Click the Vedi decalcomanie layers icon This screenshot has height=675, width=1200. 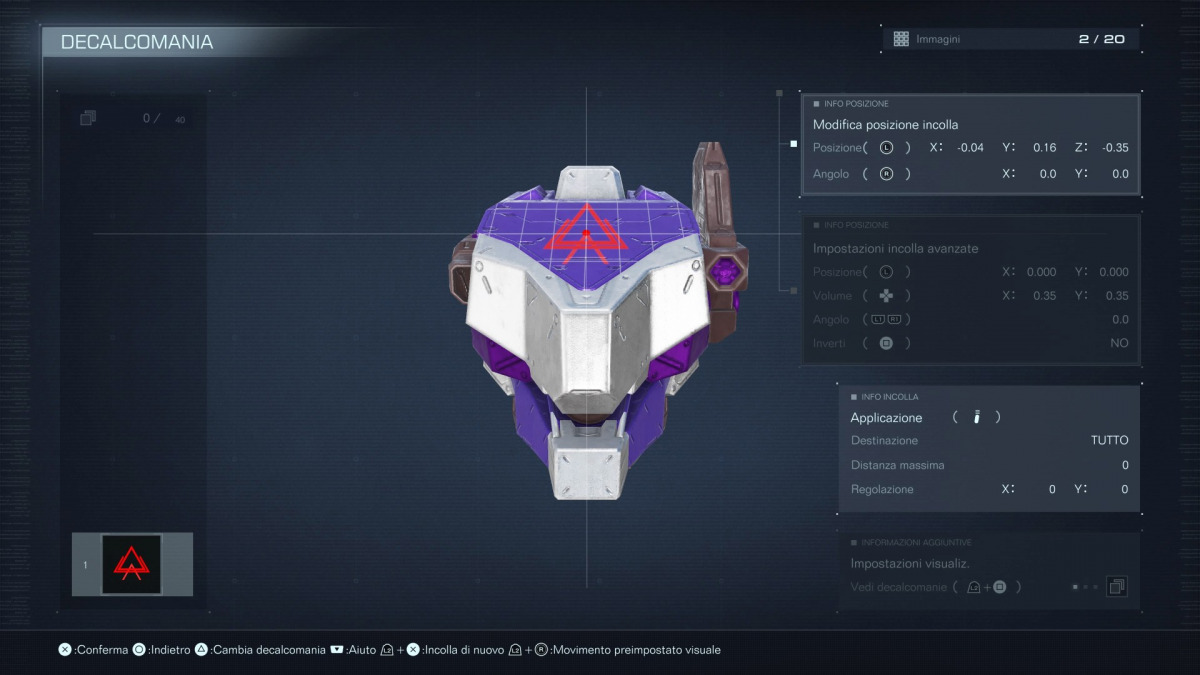[1116, 586]
